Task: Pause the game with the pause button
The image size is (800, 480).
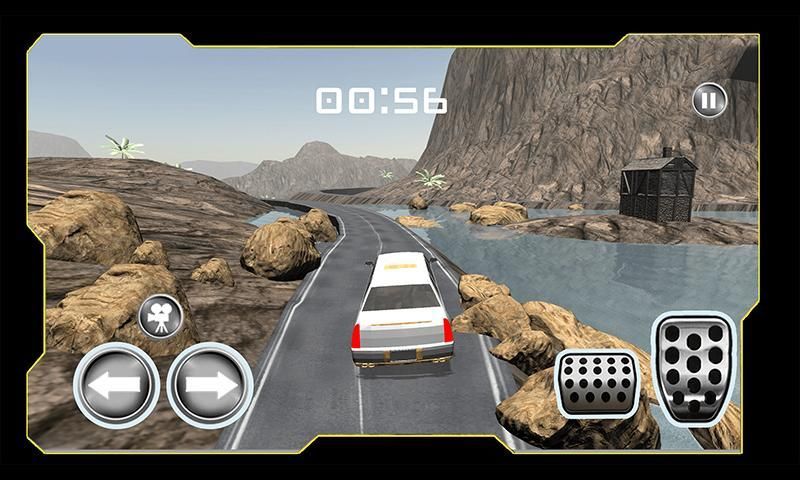Action: click(709, 99)
